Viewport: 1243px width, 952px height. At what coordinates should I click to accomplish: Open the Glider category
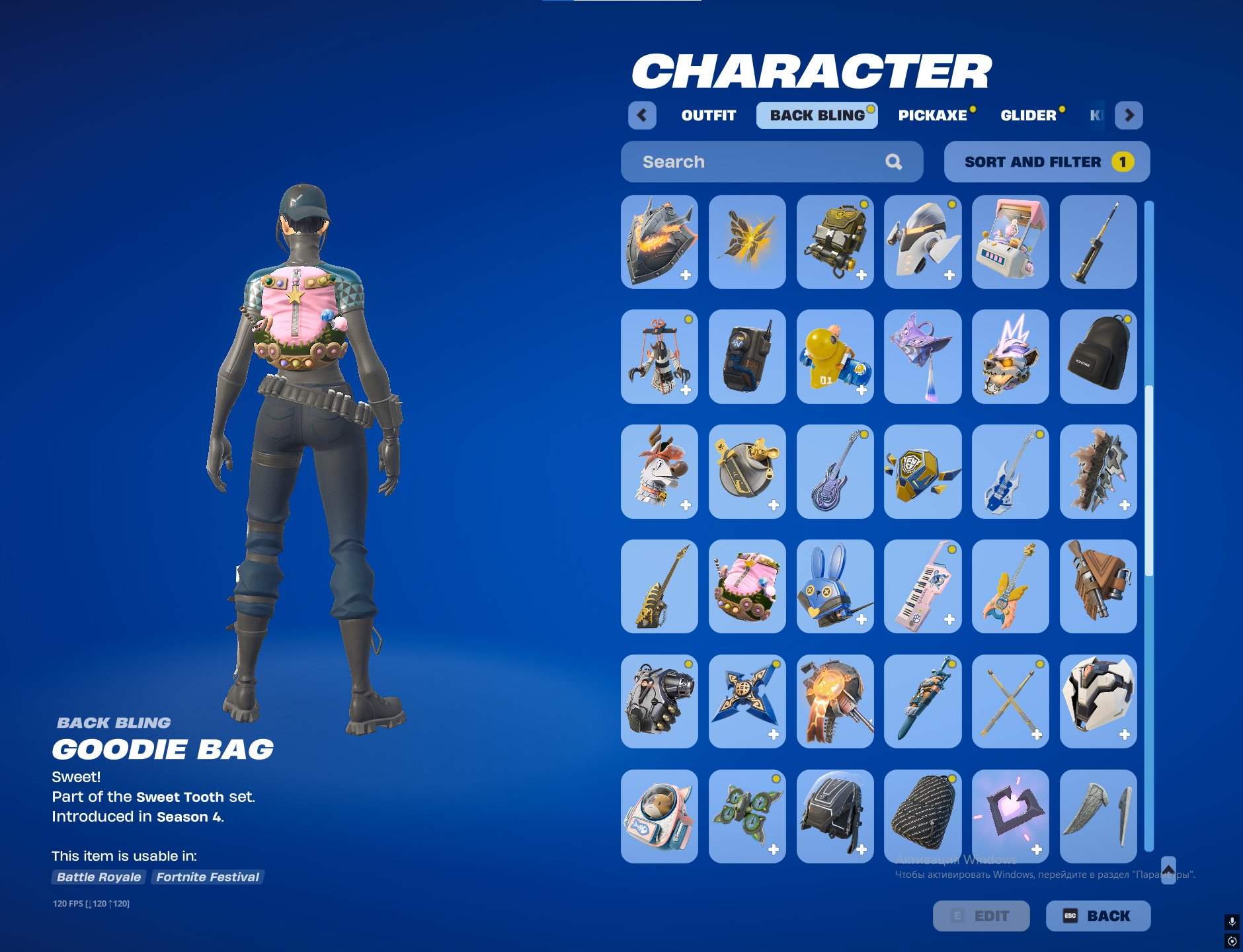click(x=1029, y=115)
